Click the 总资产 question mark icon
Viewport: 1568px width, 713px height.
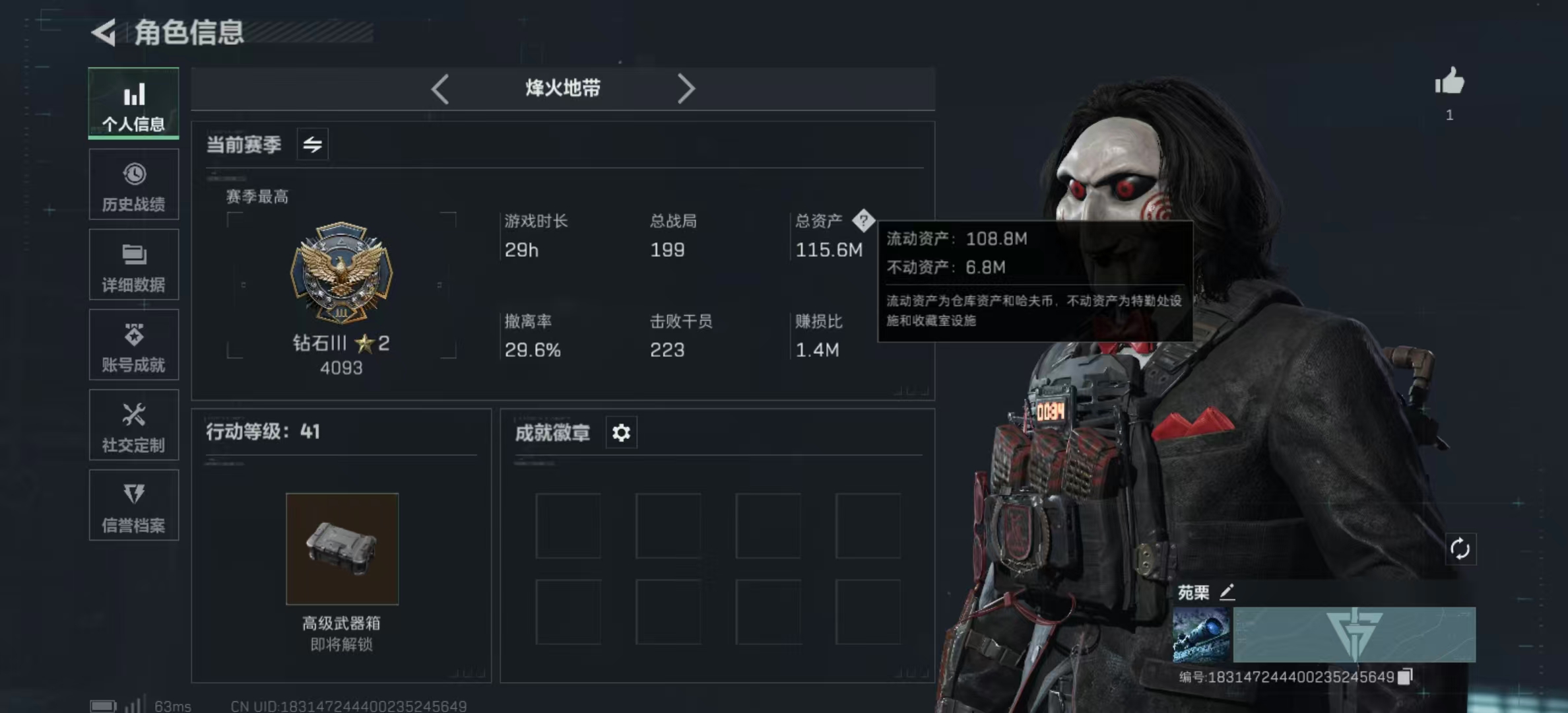point(863,221)
